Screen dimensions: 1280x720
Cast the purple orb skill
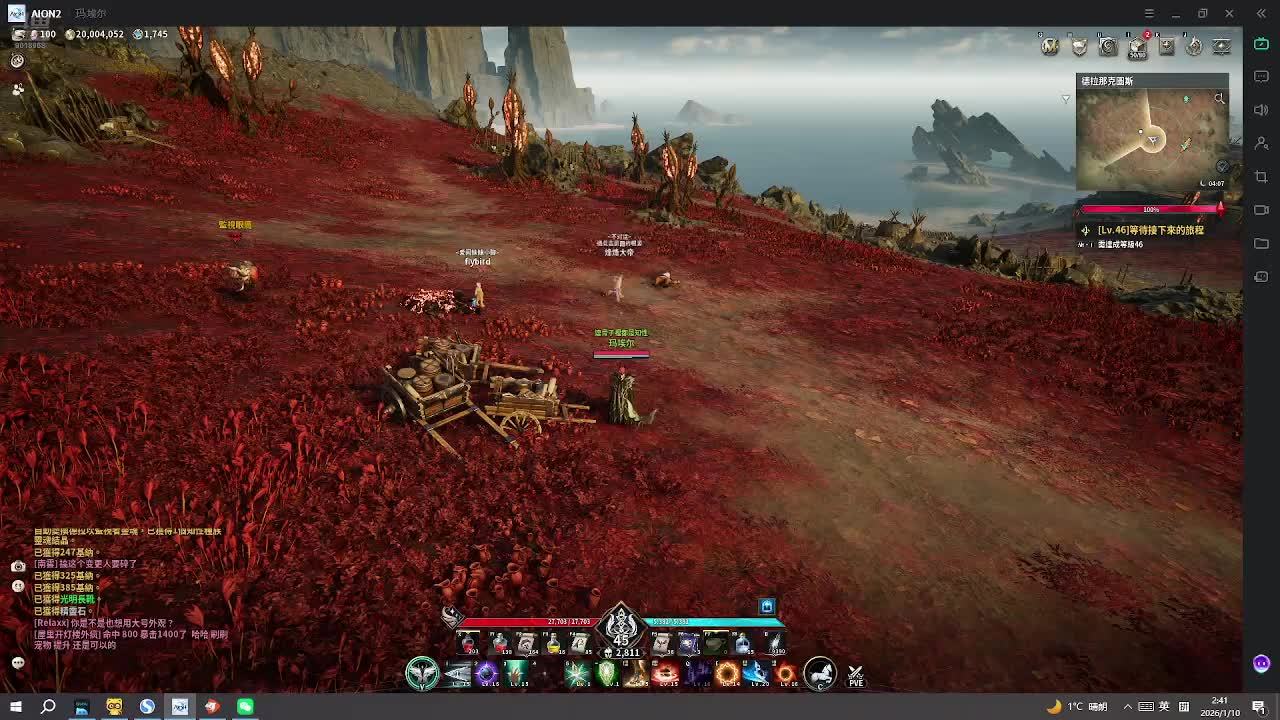487,674
